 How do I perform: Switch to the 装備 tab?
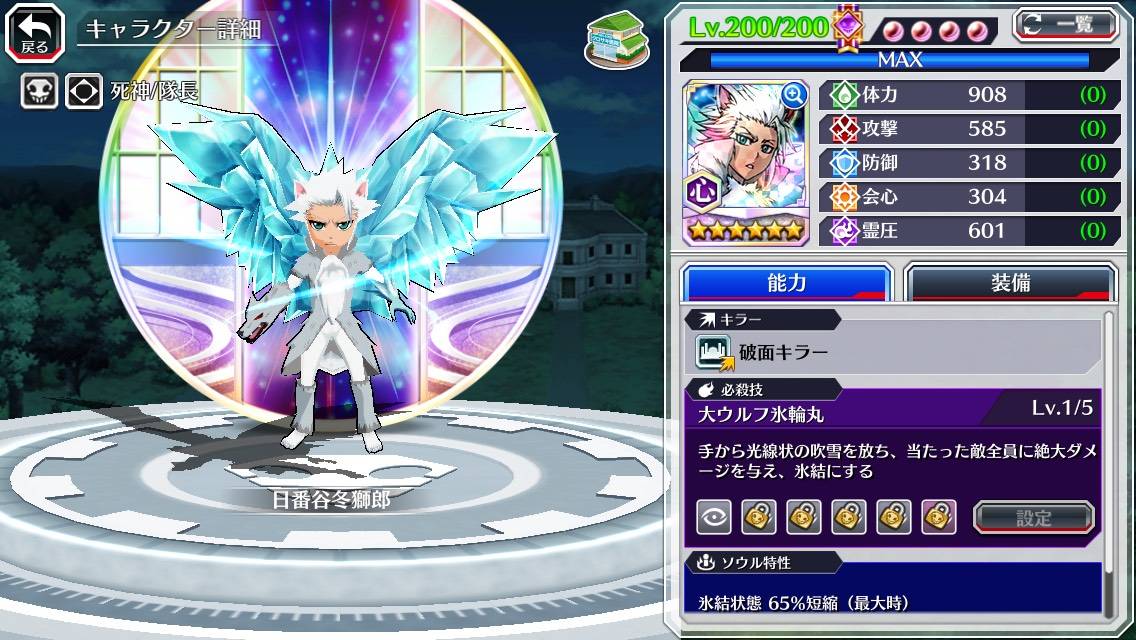click(x=1010, y=283)
